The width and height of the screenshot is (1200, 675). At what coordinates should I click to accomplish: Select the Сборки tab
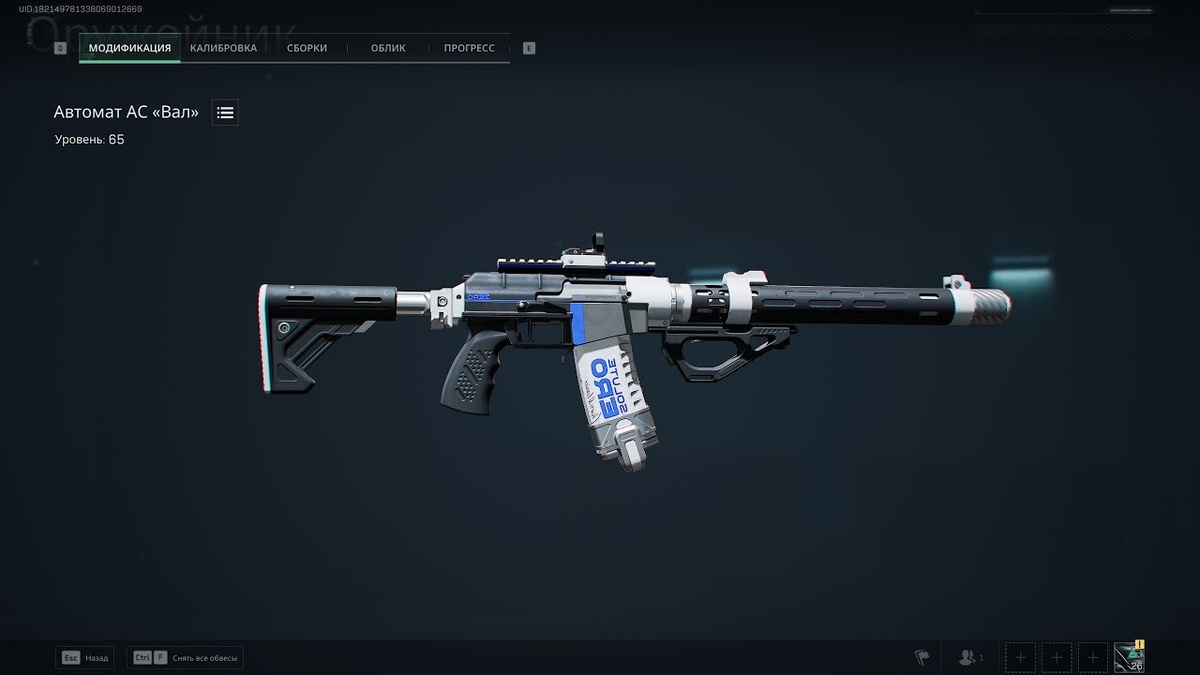click(x=306, y=48)
